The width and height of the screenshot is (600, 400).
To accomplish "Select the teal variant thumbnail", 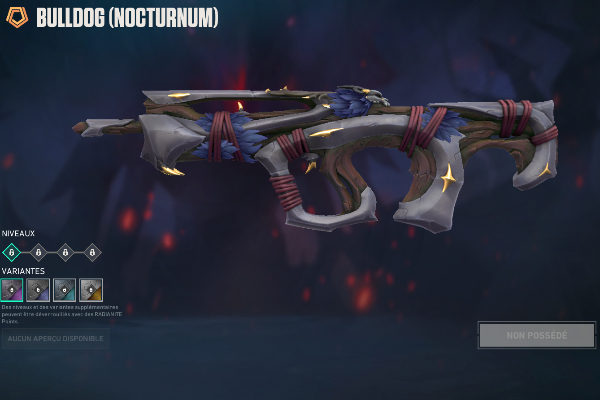I will tap(65, 290).
